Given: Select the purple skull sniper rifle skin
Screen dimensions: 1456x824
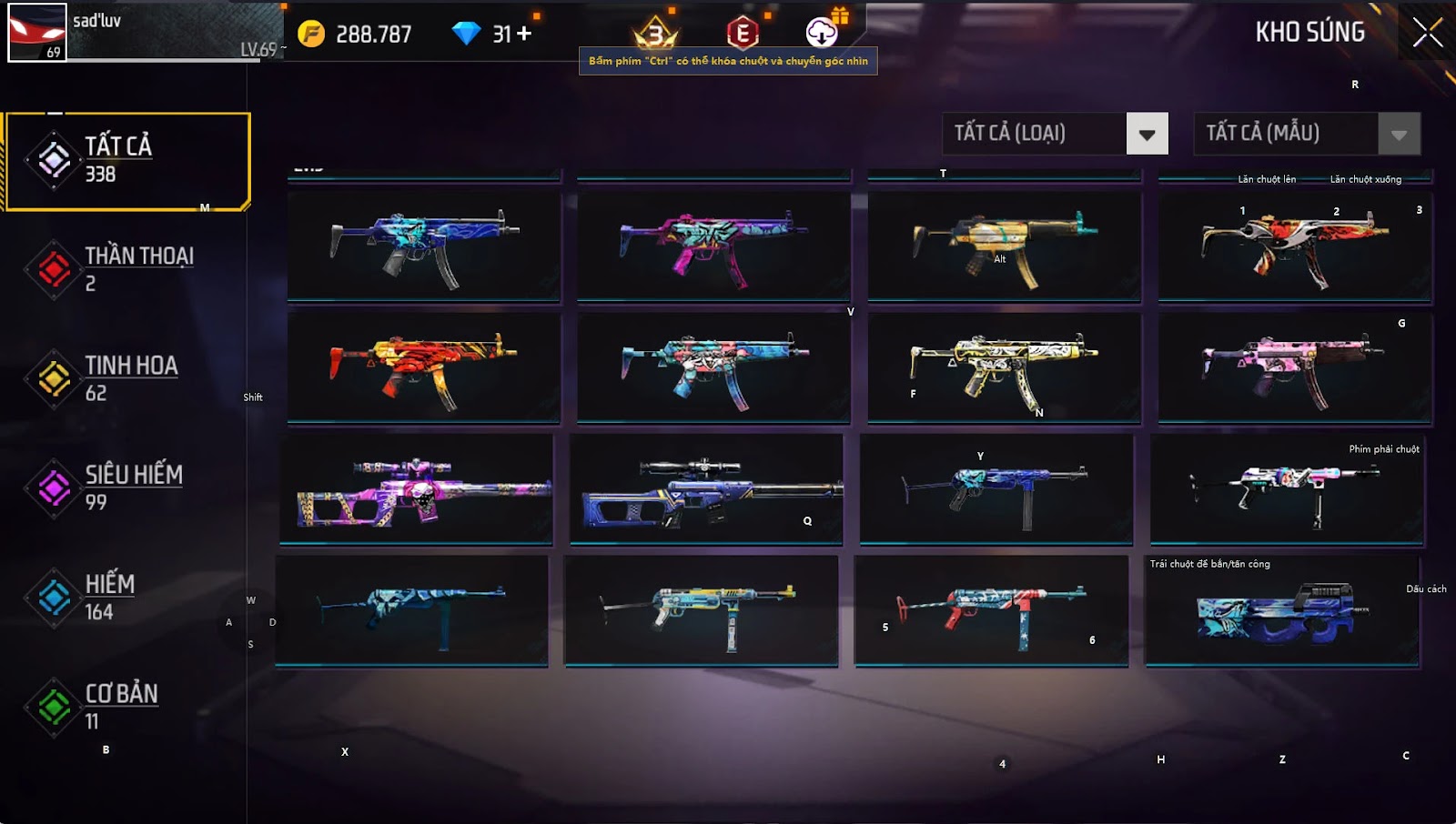Looking at the screenshot, I should pyautogui.click(x=417, y=489).
